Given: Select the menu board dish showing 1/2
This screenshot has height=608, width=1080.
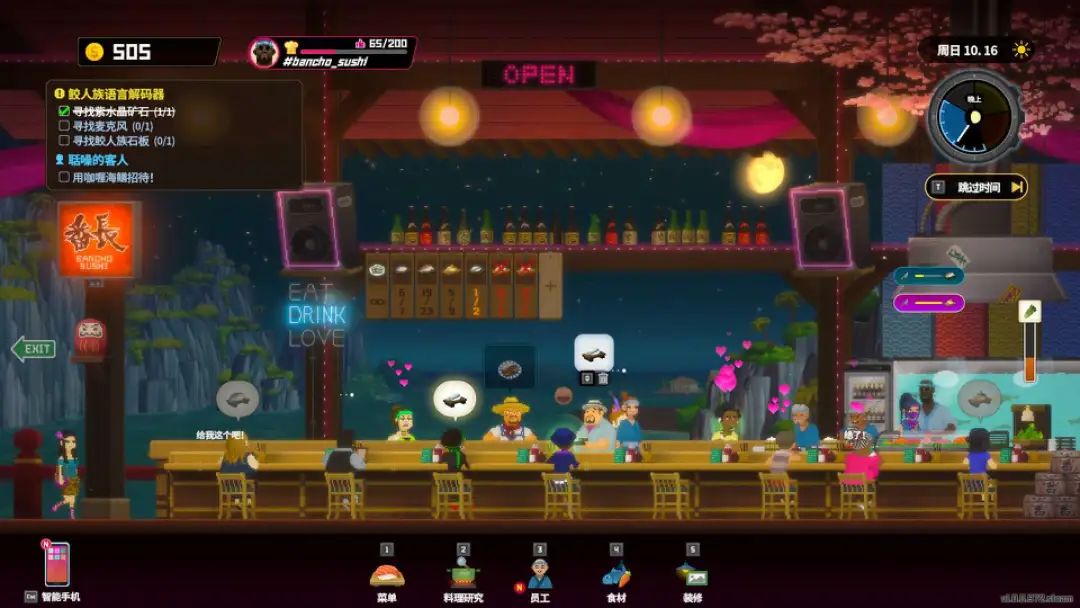Looking at the screenshot, I should pyautogui.click(x=476, y=285).
